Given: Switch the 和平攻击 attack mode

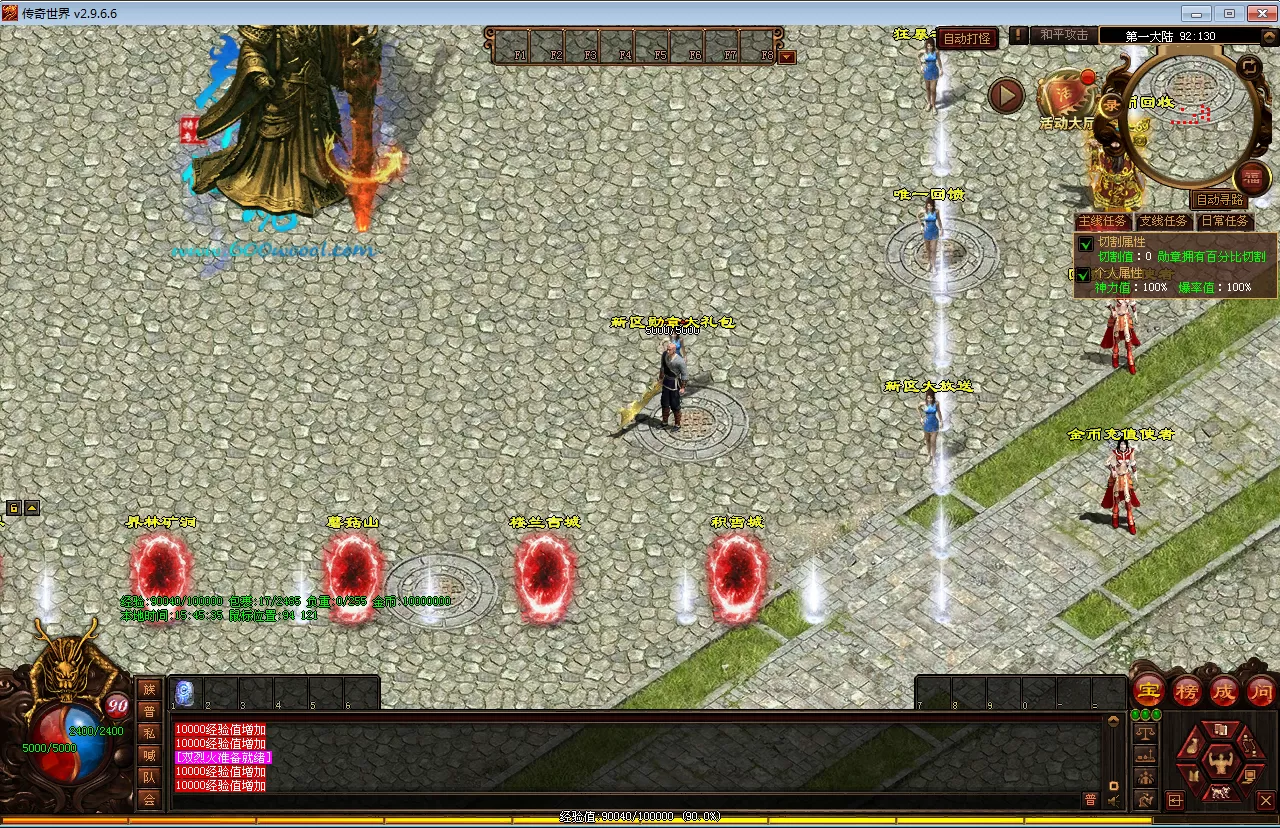Looking at the screenshot, I should click(1063, 35).
